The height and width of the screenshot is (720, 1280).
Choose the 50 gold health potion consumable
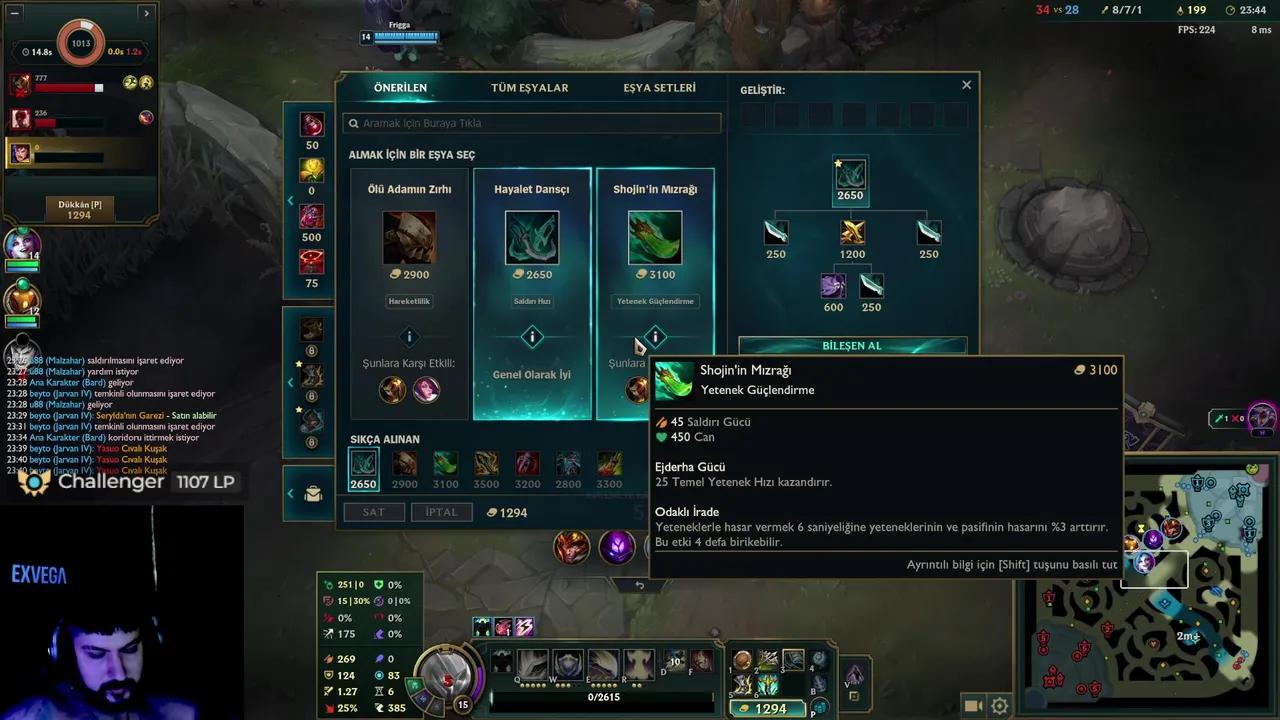pyautogui.click(x=312, y=125)
